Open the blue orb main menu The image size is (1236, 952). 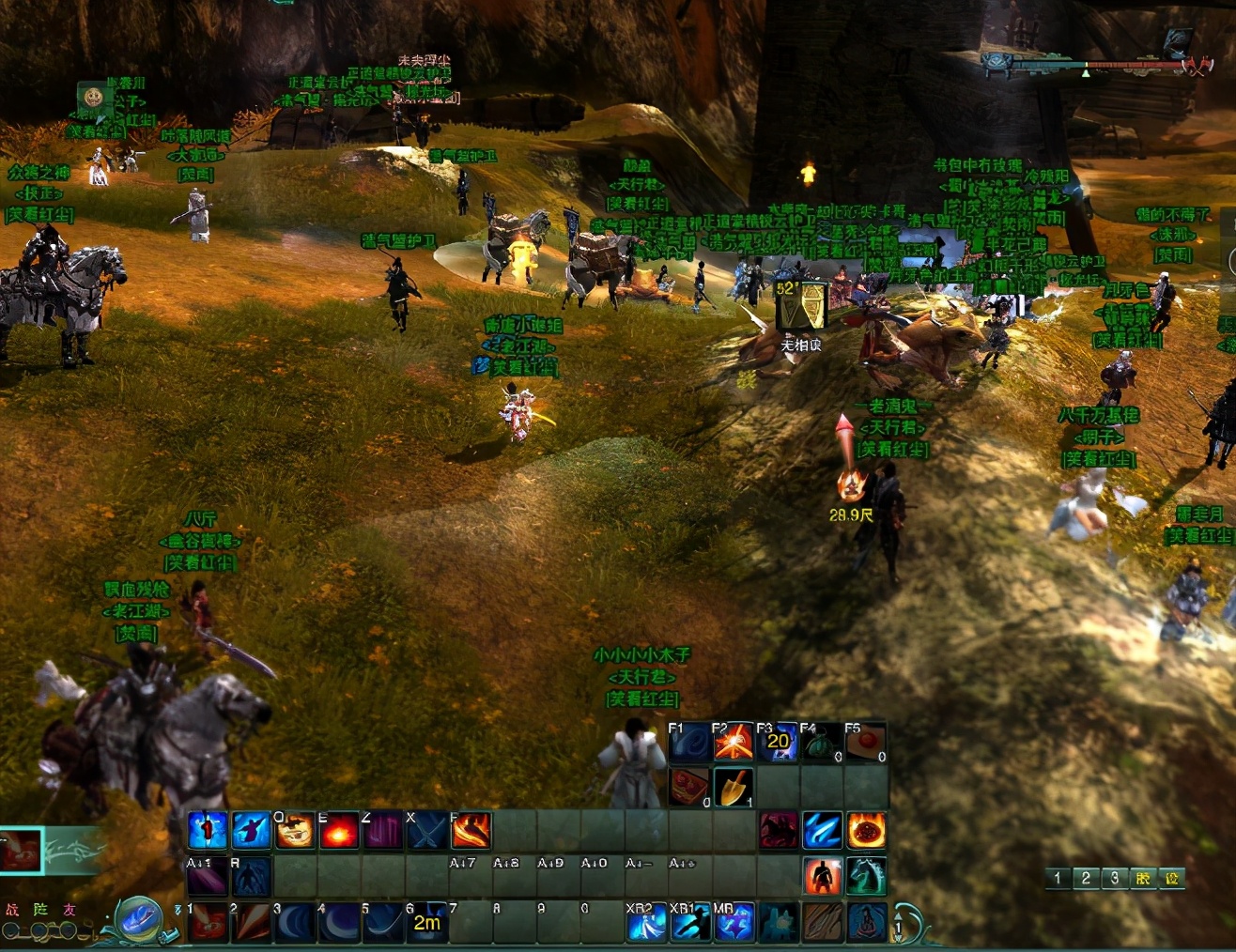[x=138, y=918]
